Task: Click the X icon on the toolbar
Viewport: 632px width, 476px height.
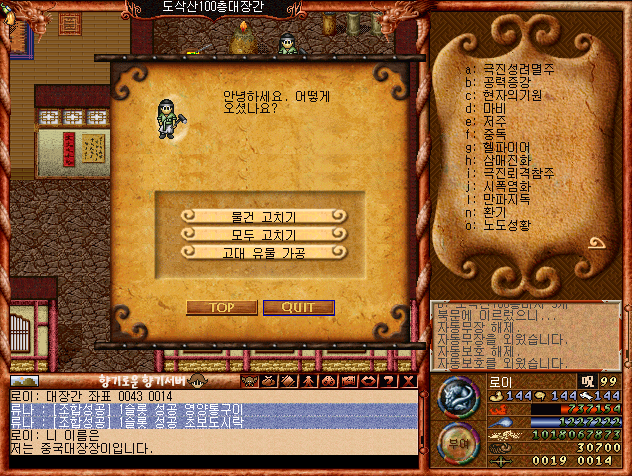Action: (409, 381)
